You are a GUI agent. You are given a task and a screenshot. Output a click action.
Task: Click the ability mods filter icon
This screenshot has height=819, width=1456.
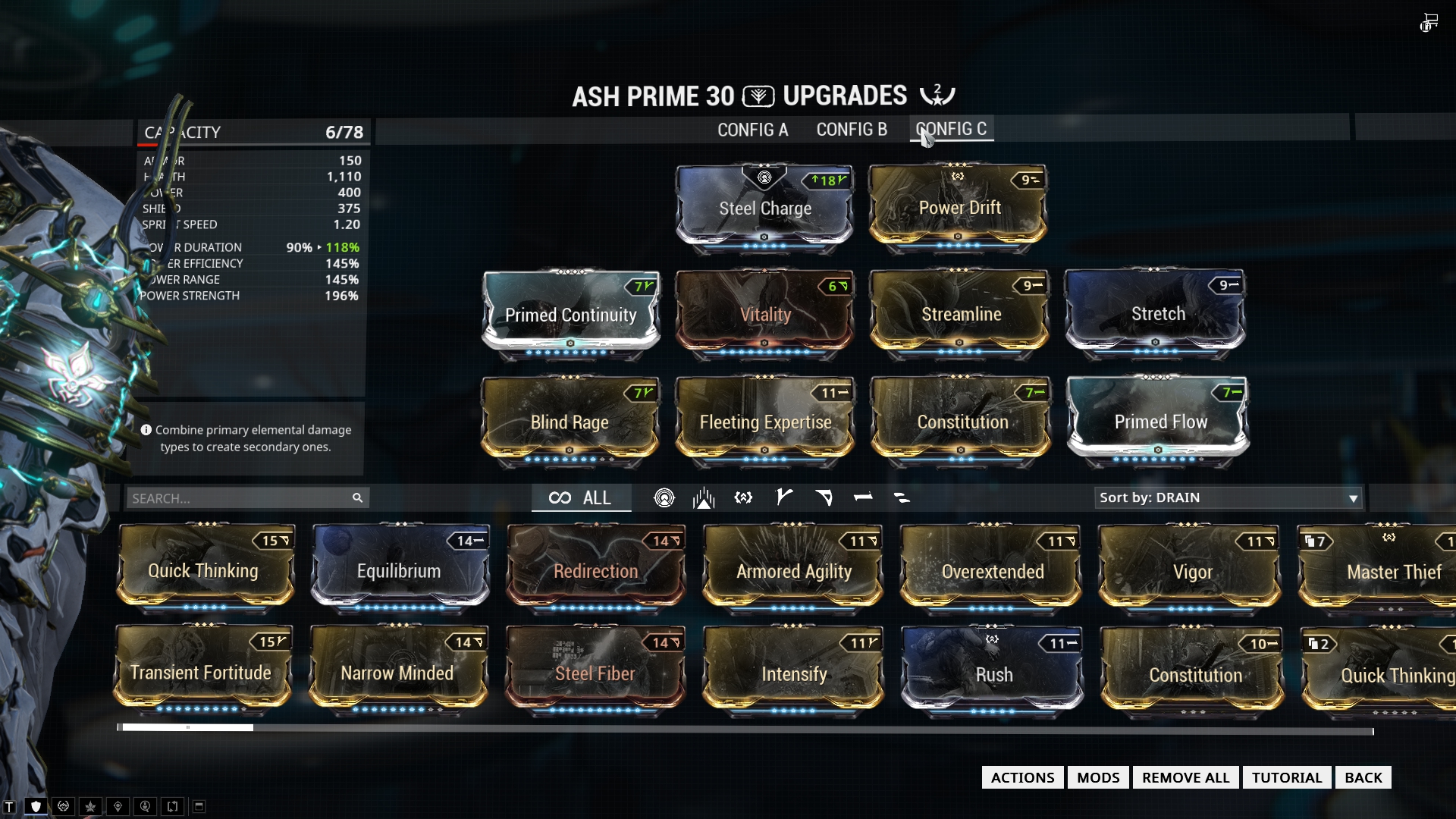(x=702, y=497)
